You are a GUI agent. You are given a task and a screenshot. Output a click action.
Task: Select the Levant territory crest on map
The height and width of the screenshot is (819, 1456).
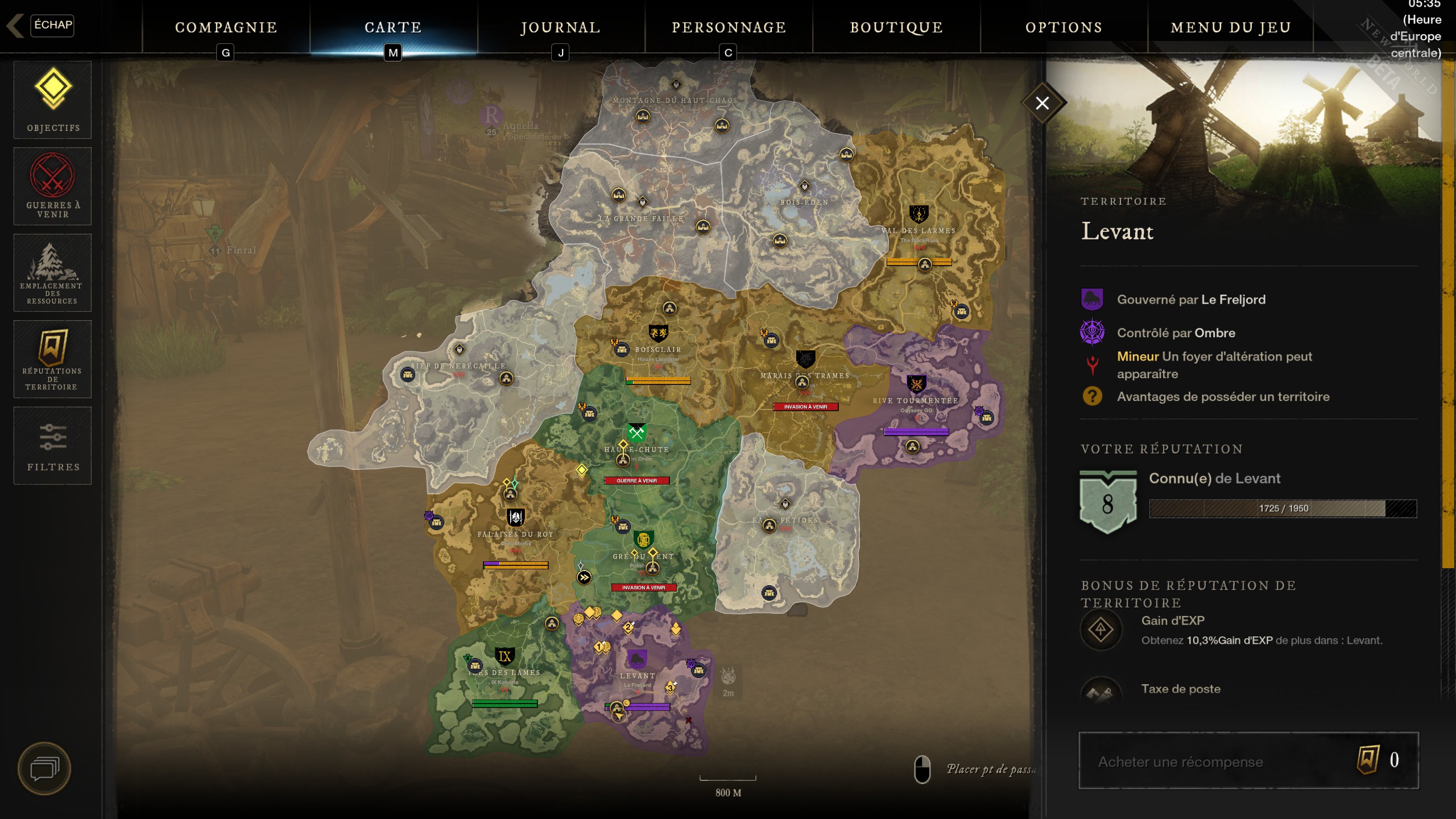pyautogui.click(x=637, y=659)
